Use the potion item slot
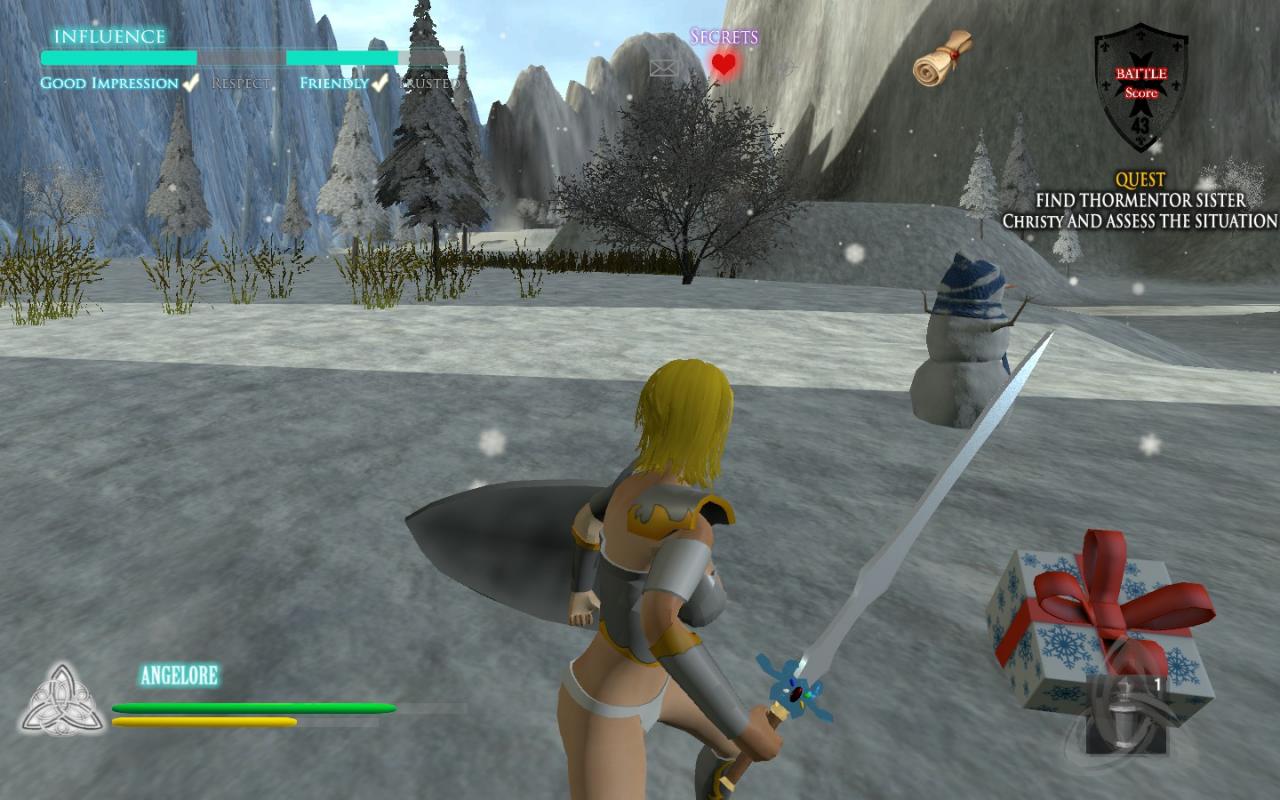The width and height of the screenshot is (1280, 800). click(x=1122, y=714)
